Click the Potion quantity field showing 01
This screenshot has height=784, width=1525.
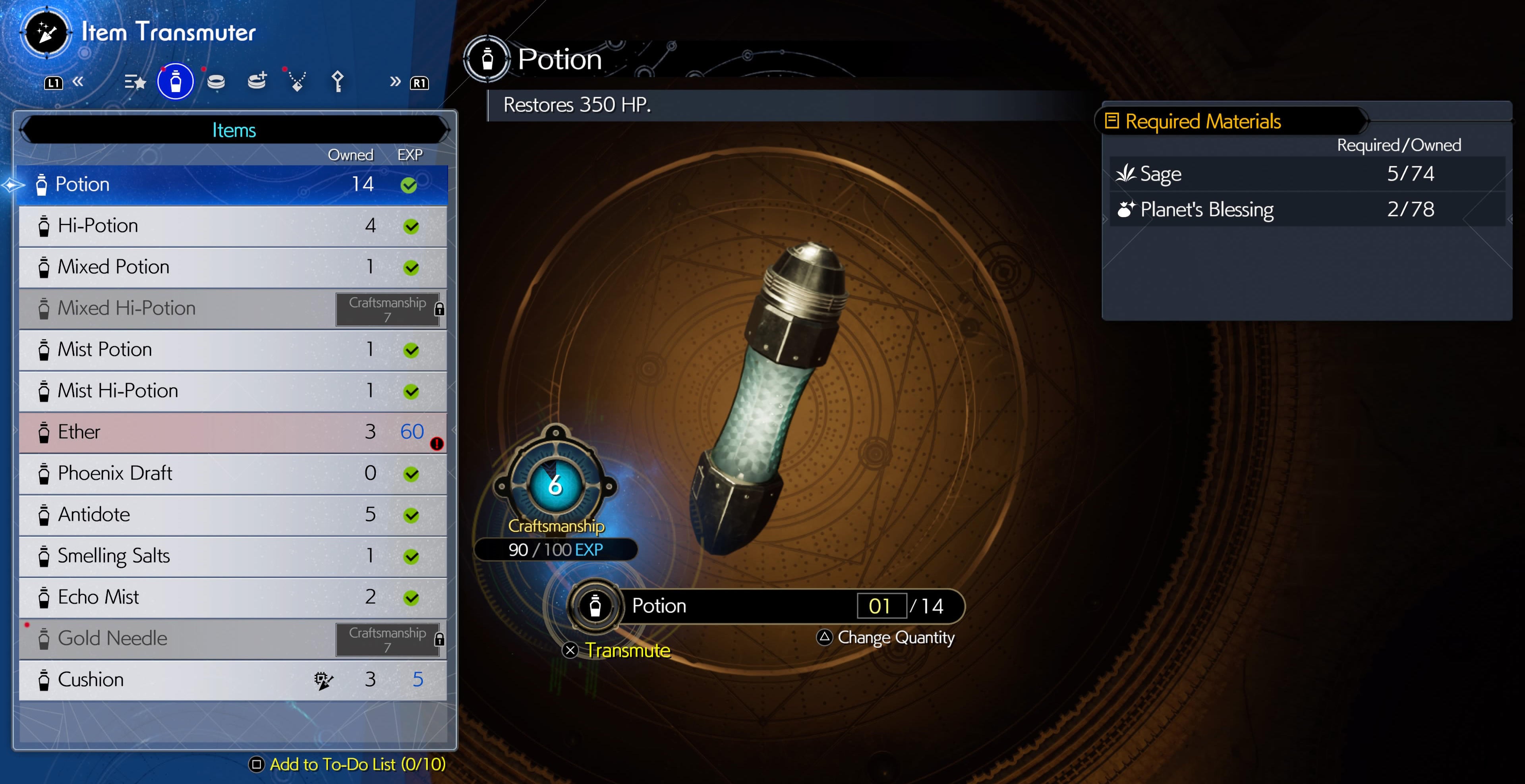click(881, 606)
